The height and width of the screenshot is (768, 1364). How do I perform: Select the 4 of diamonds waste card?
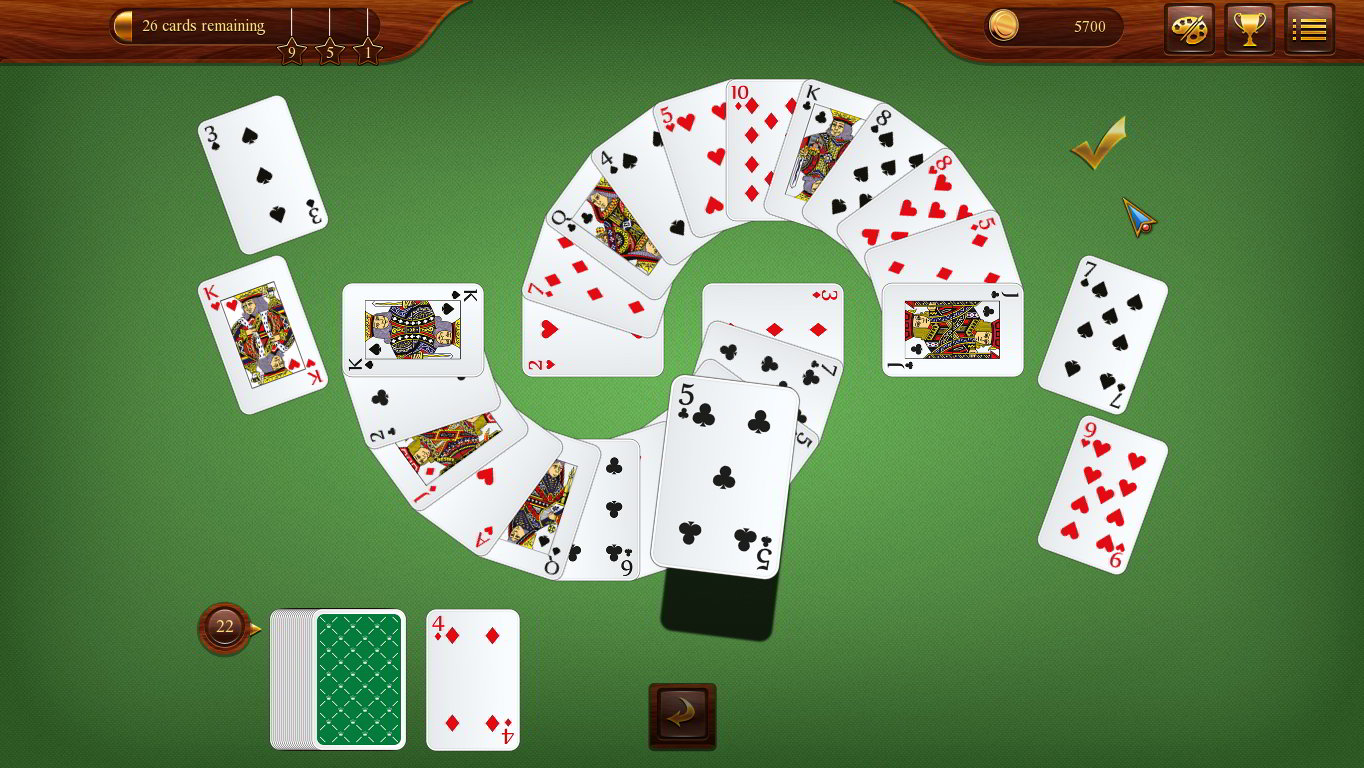click(472, 680)
